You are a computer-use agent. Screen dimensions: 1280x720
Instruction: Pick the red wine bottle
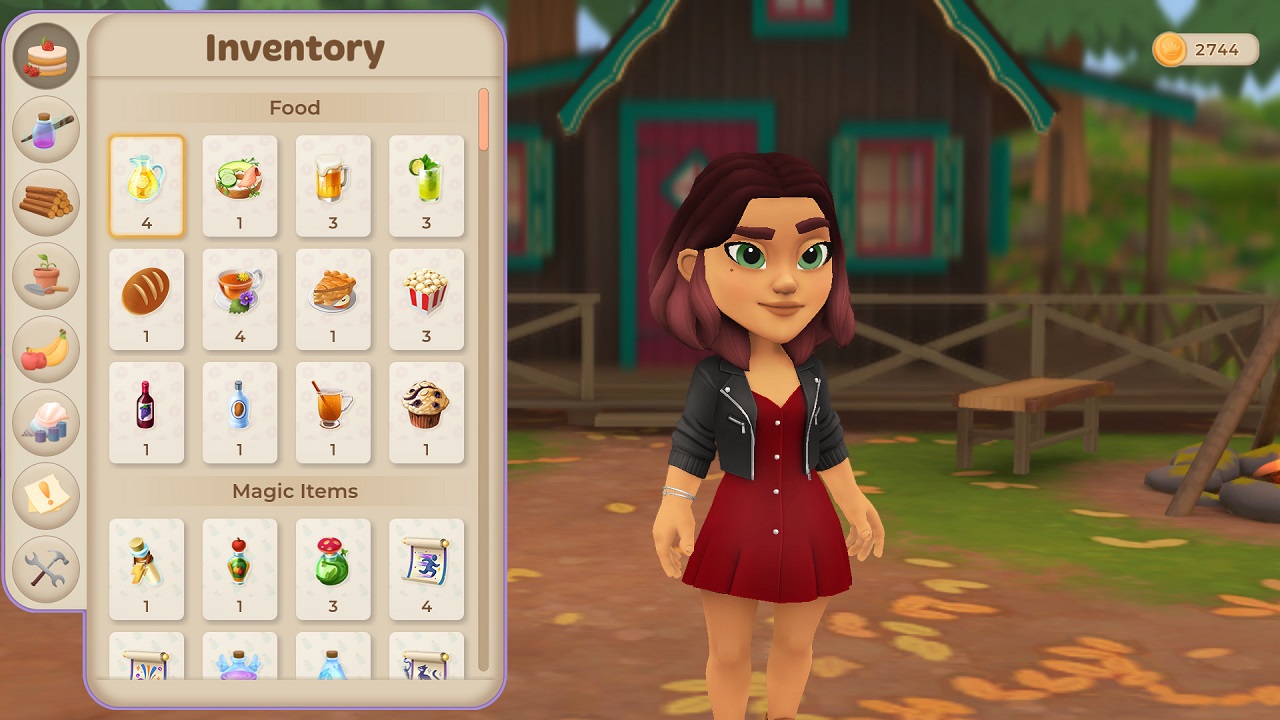pos(146,412)
